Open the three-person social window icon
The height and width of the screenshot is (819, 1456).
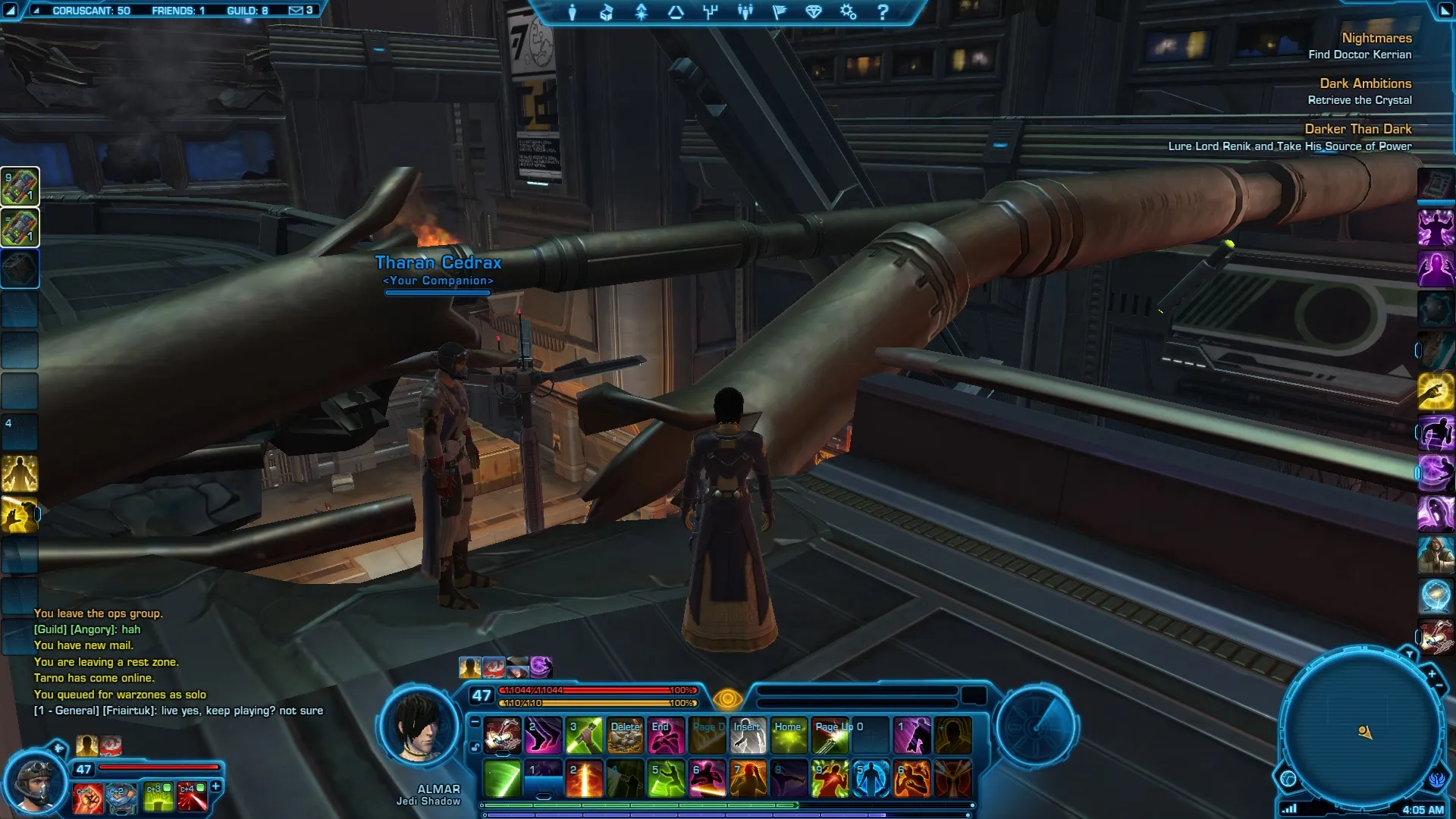coord(745,12)
